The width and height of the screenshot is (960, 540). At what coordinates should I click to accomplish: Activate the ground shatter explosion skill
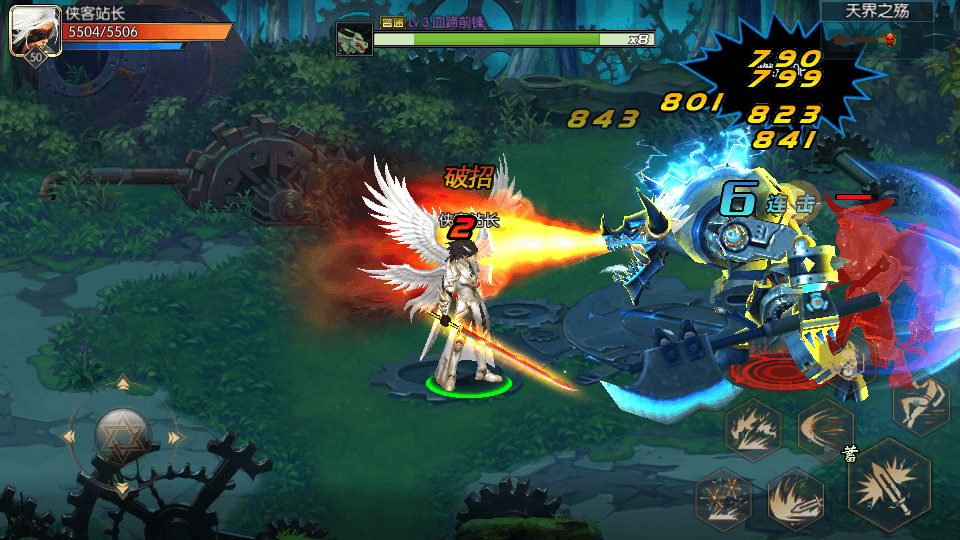(723, 497)
